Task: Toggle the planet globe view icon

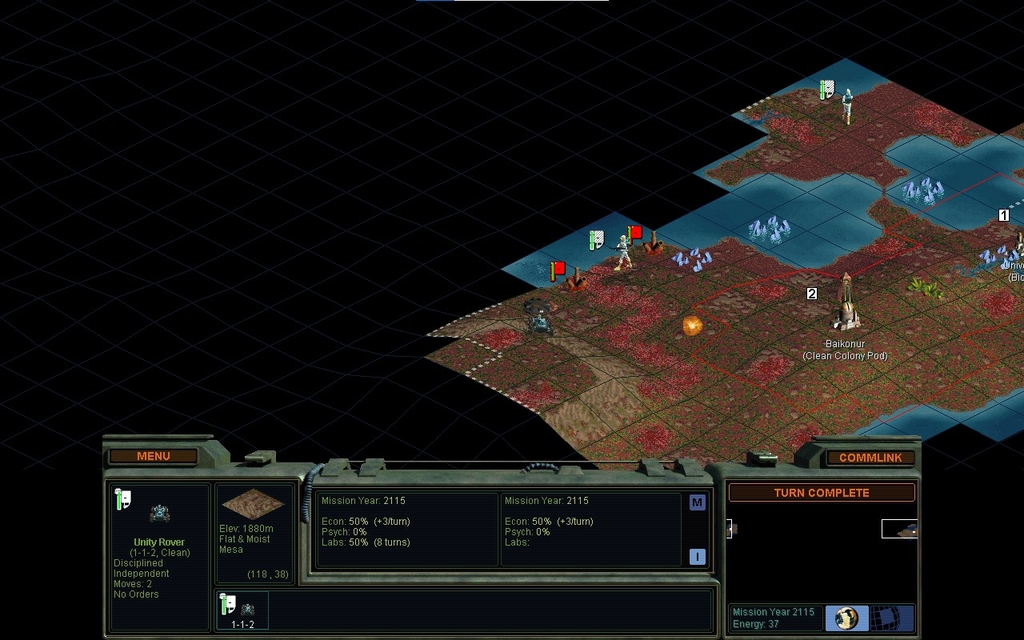Action: click(x=847, y=617)
